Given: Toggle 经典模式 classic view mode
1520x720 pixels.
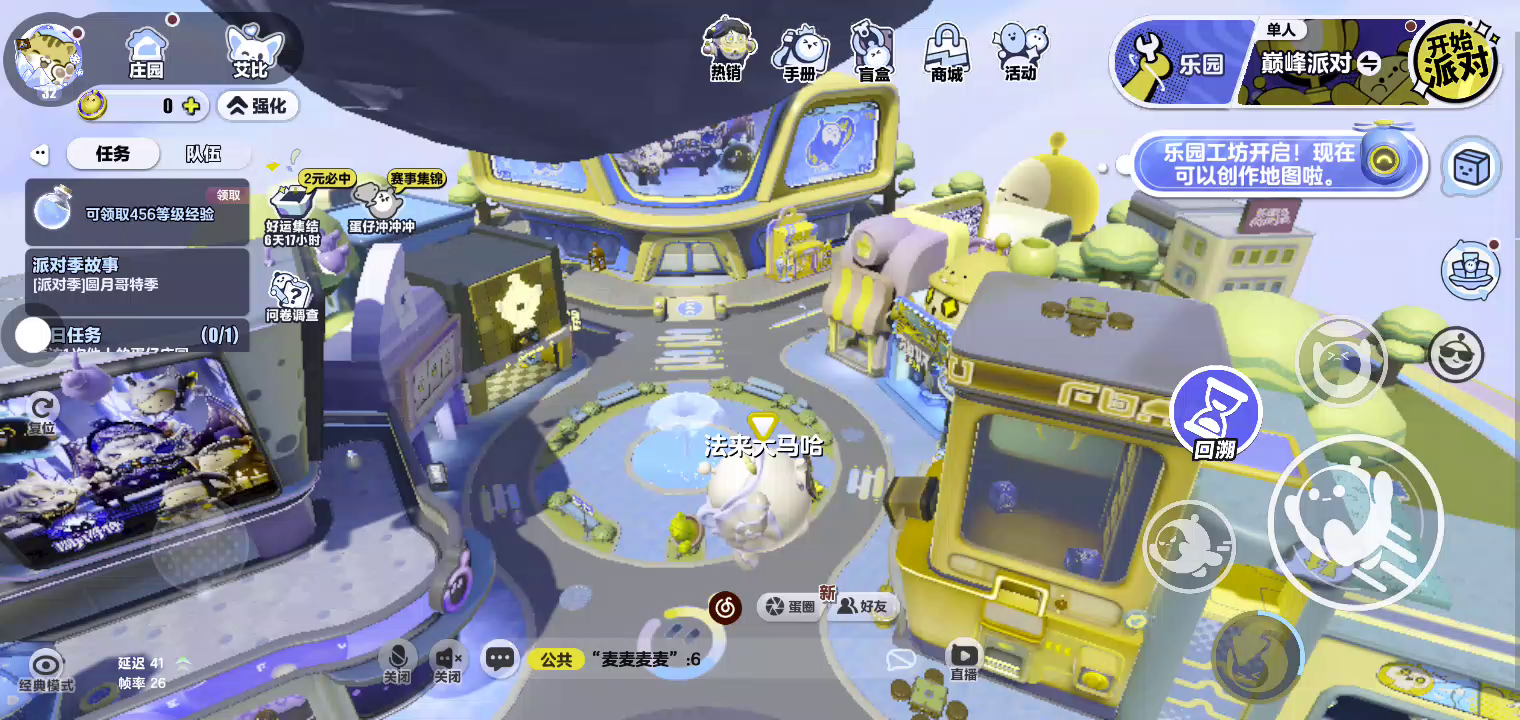Looking at the screenshot, I should pyautogui.click(x=46, y=670).
